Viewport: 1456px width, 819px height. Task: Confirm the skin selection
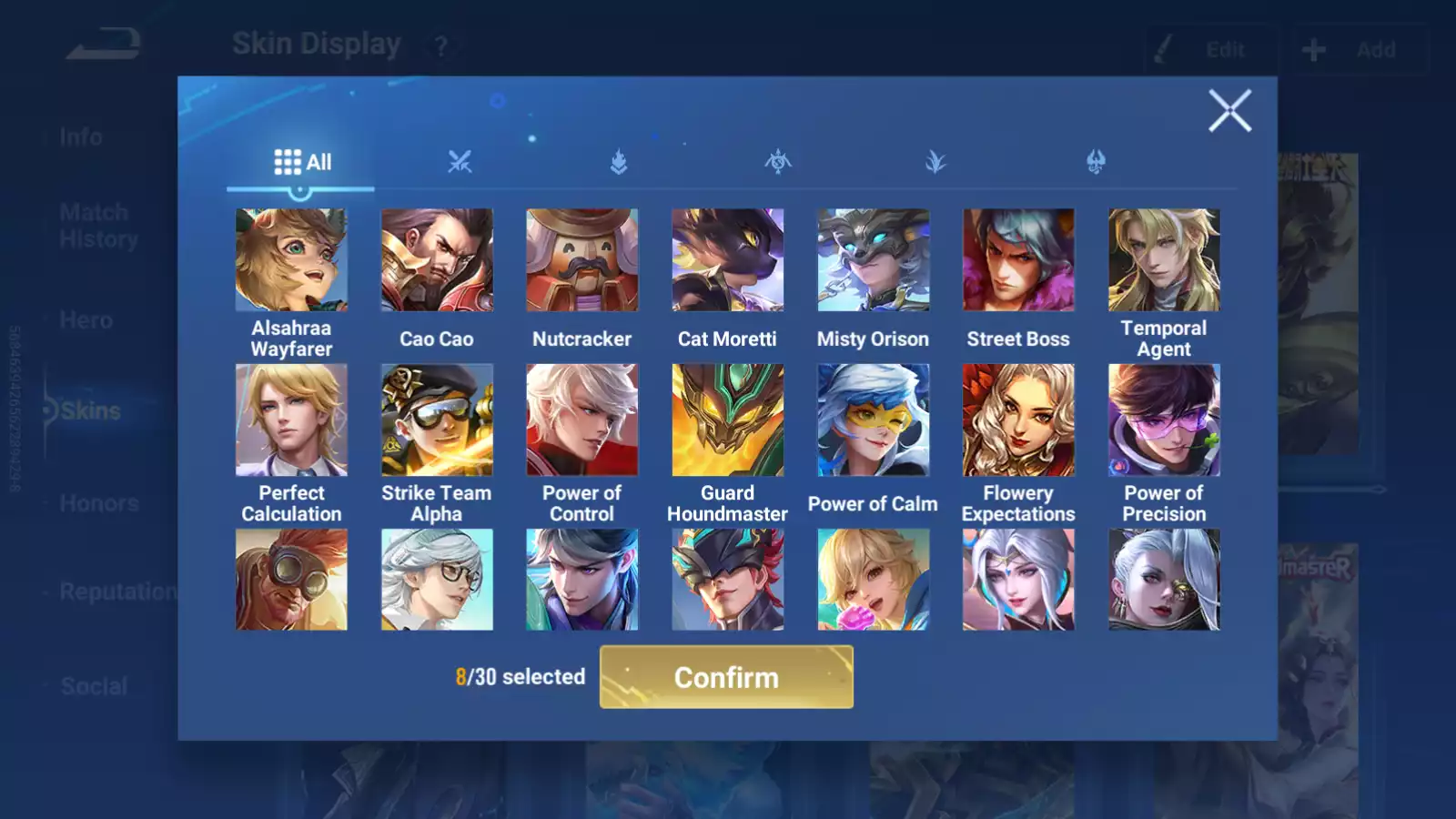726,677
